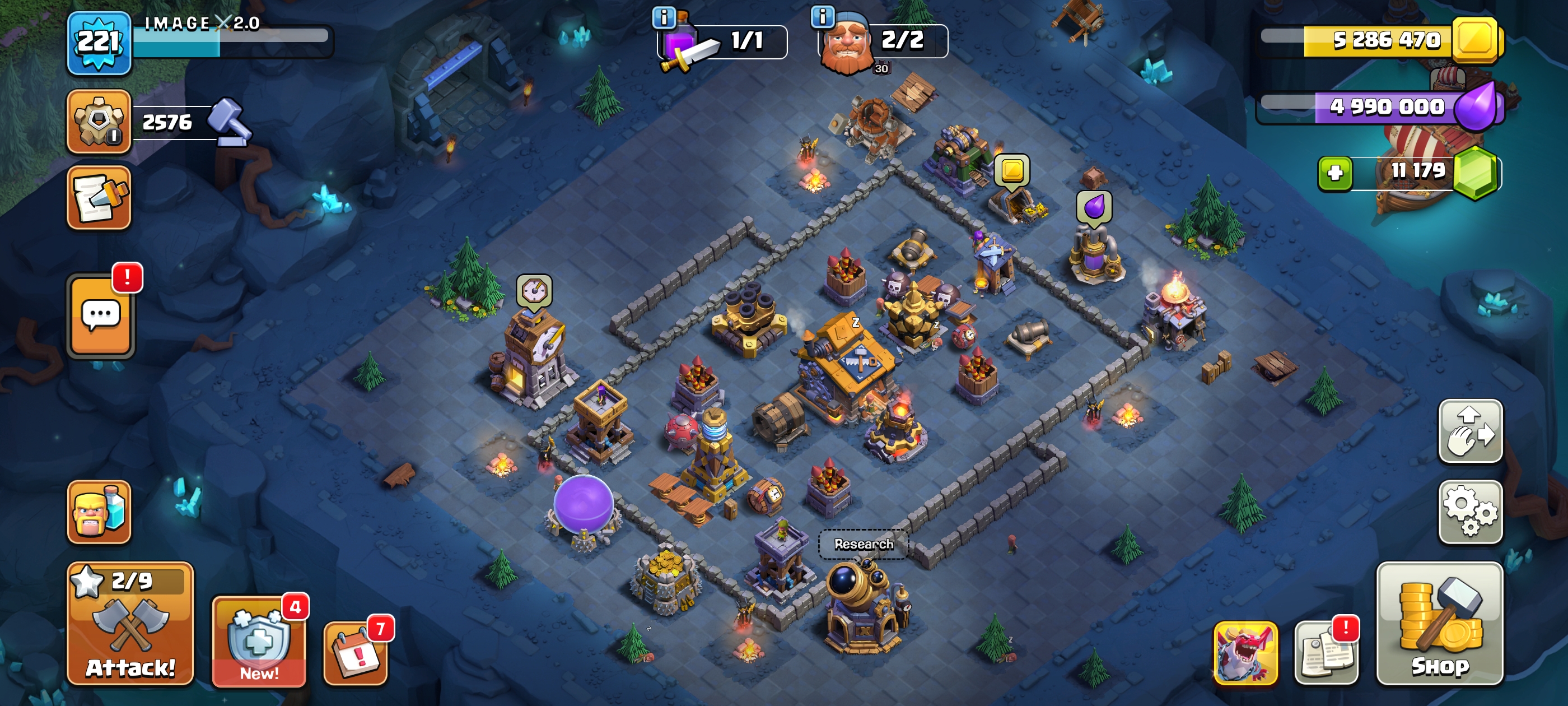
Task: Start a battle with the Attack! button
Action: click(x=130, y=623)
